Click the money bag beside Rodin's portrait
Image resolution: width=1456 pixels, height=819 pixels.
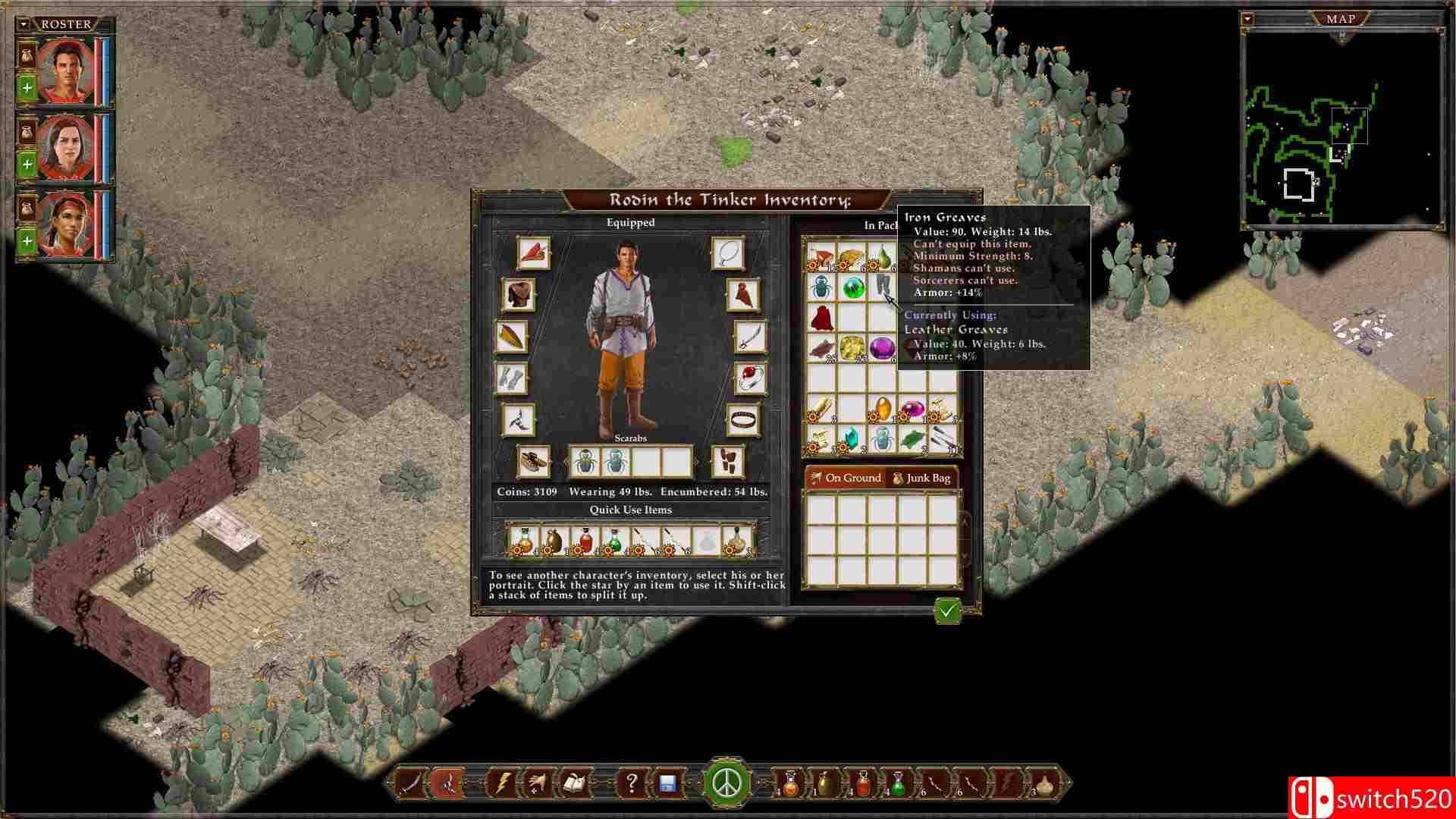pos(27,55)
